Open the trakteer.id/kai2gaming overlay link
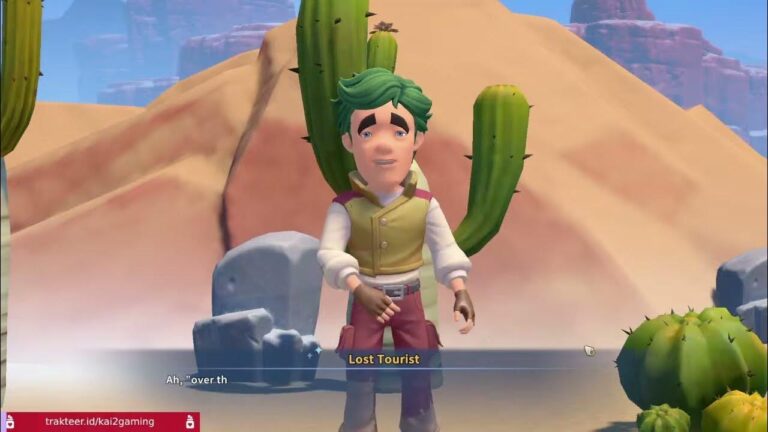Screen dimensions: 768x432 100,422
